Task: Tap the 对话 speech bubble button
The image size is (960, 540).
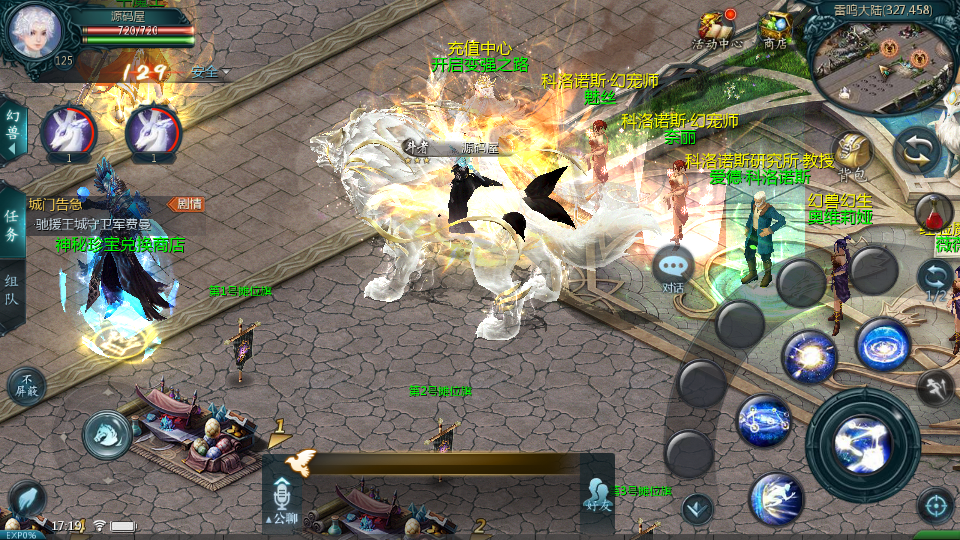Action: [x=673, y=268]
